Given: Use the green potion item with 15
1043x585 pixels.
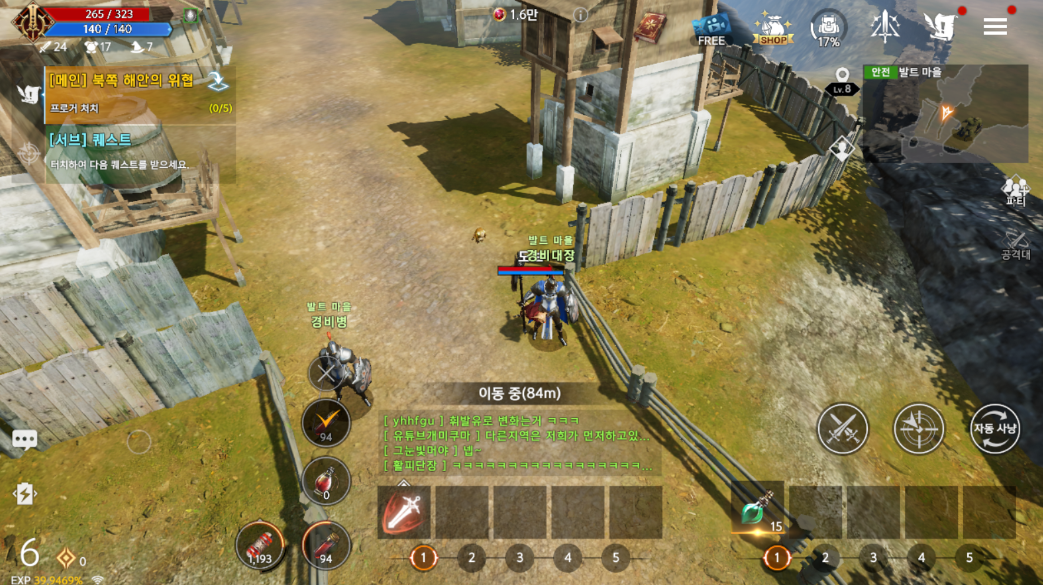Looking at the screenshot, I should pos(757,511).
